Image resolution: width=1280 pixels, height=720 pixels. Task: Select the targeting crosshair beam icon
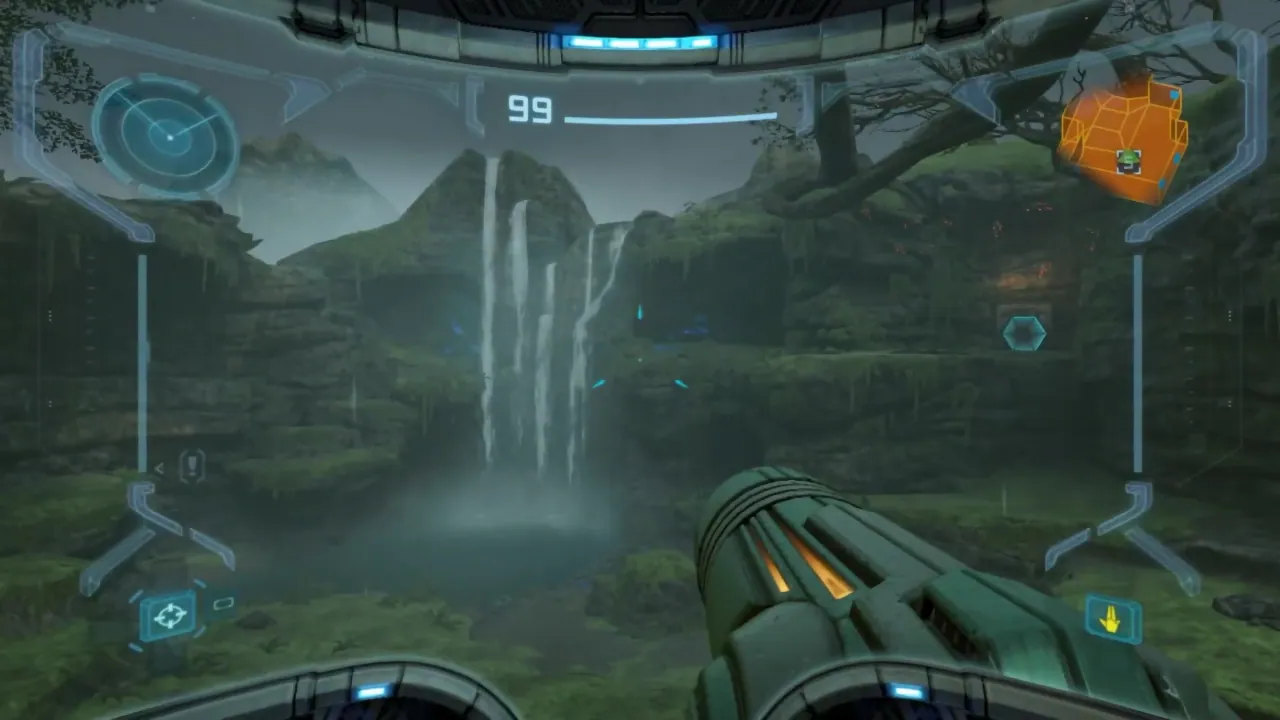click(169, 614)
